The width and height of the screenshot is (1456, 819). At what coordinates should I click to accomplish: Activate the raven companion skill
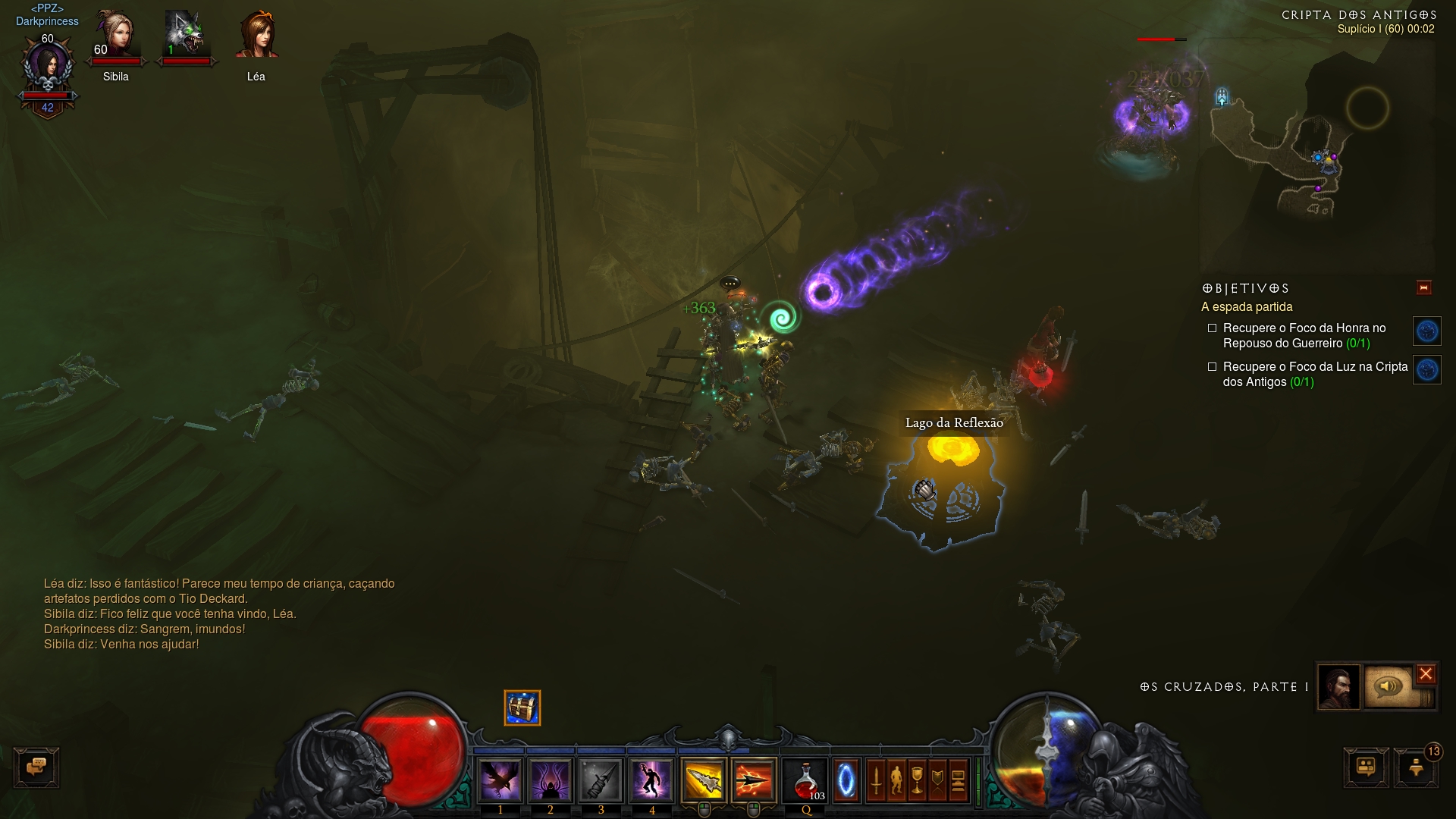point(500,780)
